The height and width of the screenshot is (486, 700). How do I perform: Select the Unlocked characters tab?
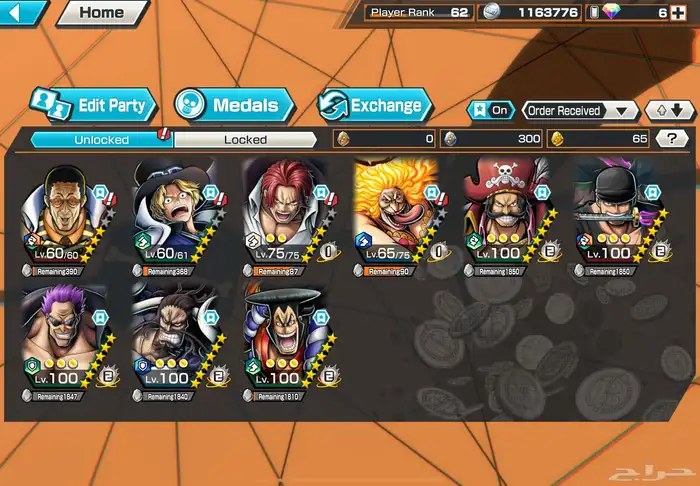101,140
